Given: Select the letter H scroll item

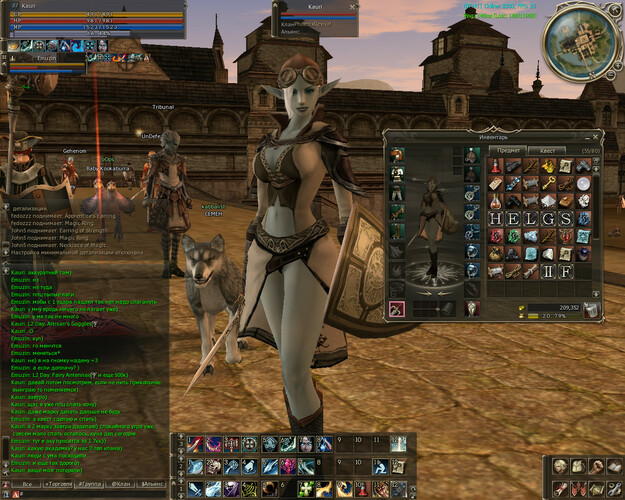Looking at the screenshot, I should [495, 218].
